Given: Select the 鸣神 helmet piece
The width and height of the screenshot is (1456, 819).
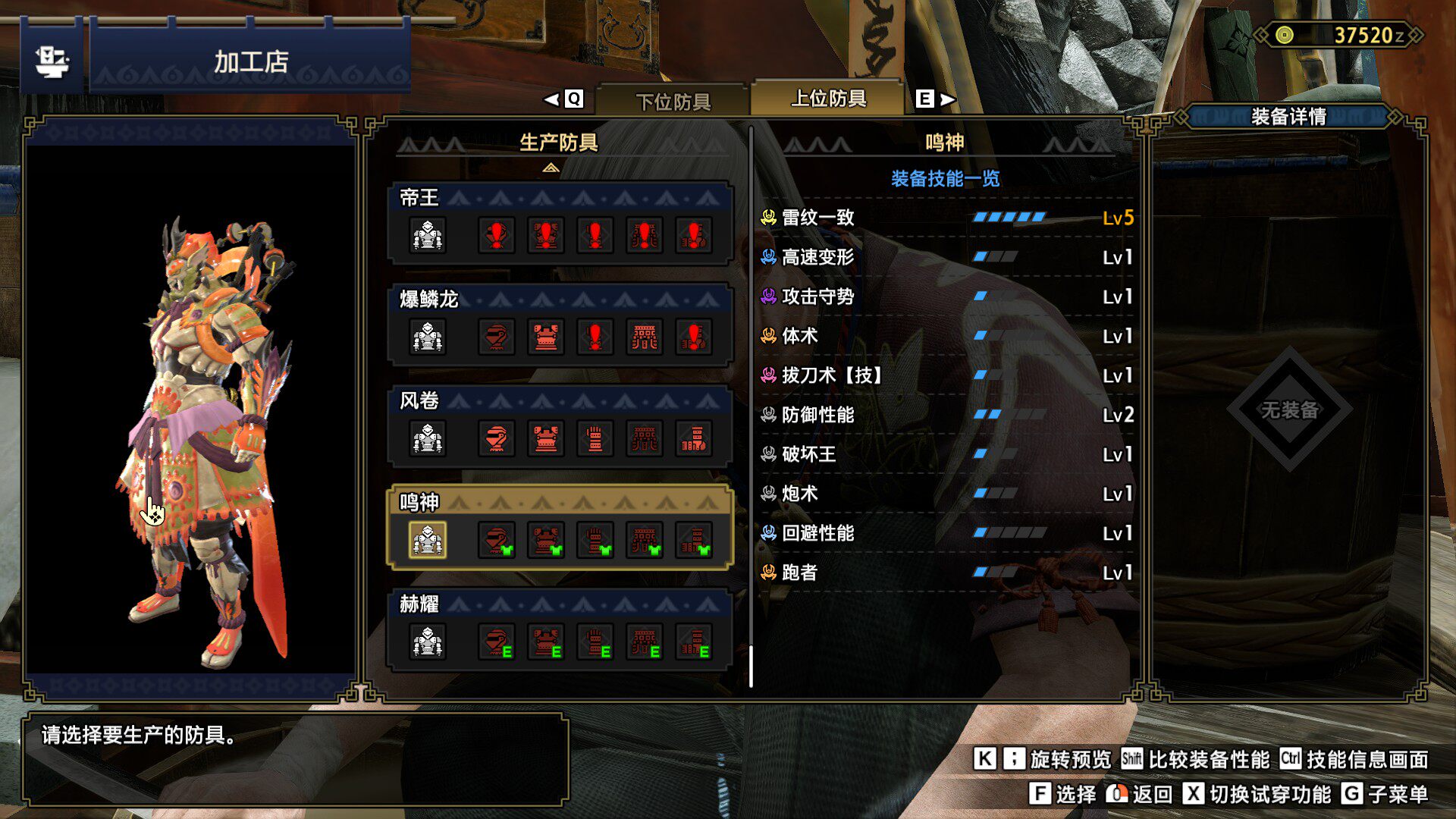Looking at the screenshot, I should (x=497, y=540).
